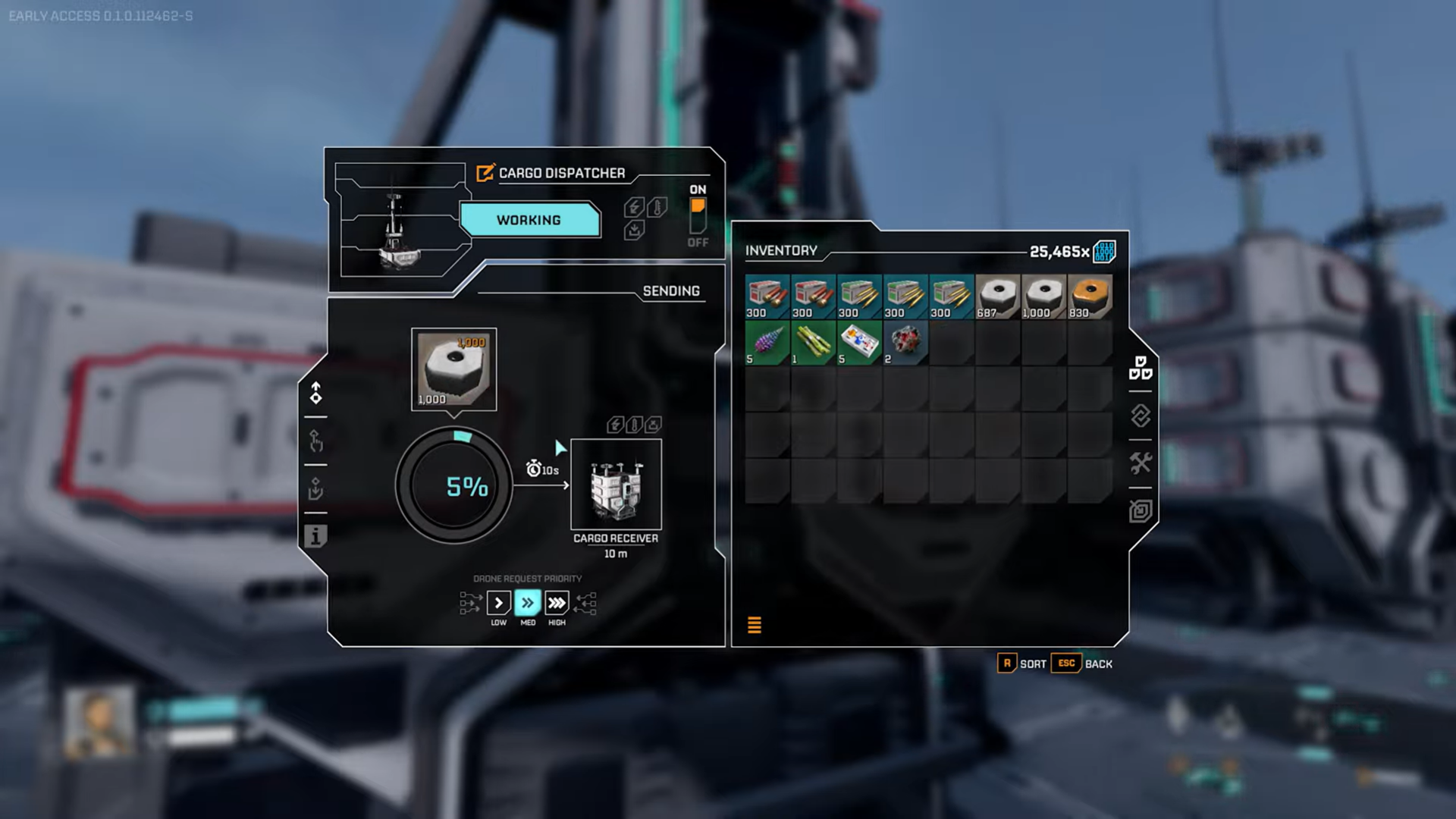Set drone request priority to Low

click(x=498, y=603)
